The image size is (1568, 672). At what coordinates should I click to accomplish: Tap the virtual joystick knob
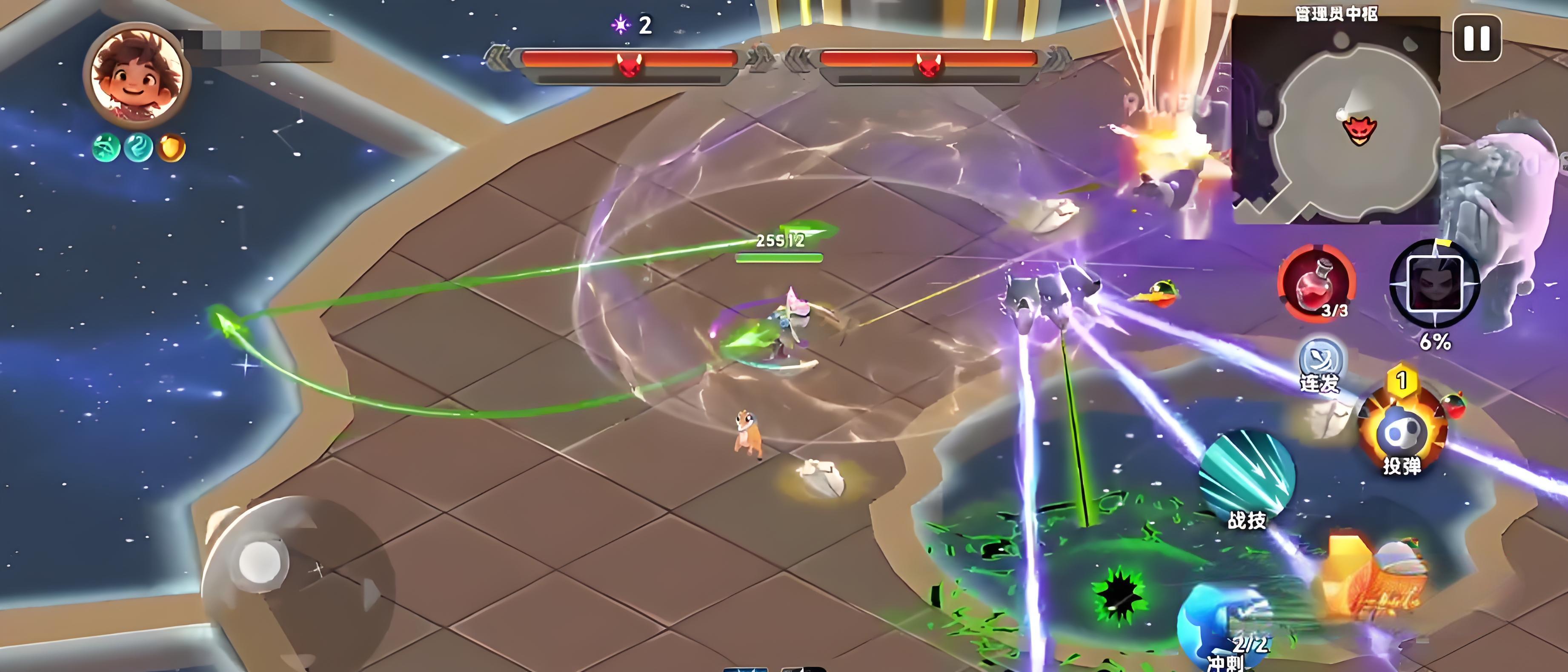click(x=260, y=561)
